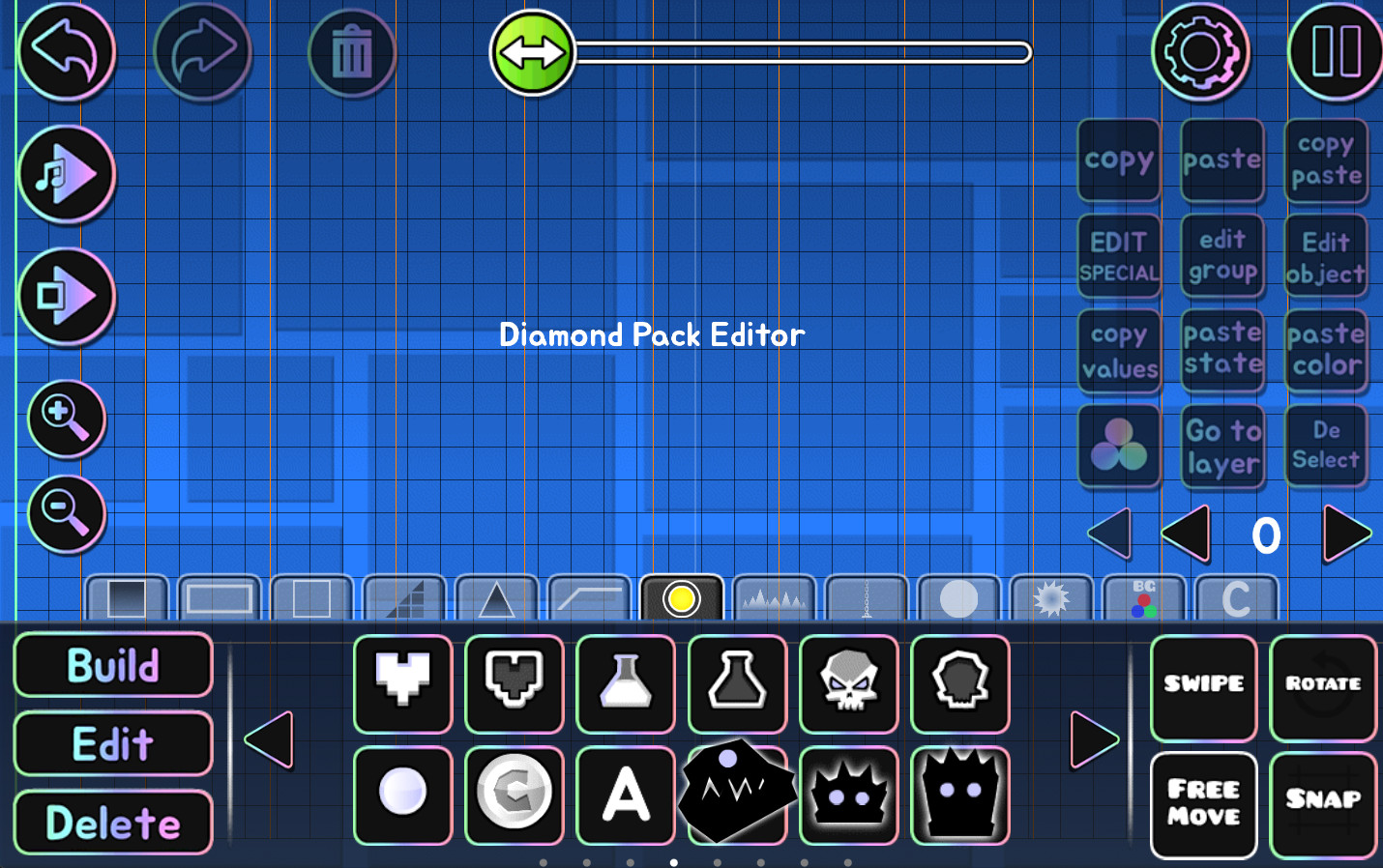
Task: Go to the next object page
Action: 1096,740
